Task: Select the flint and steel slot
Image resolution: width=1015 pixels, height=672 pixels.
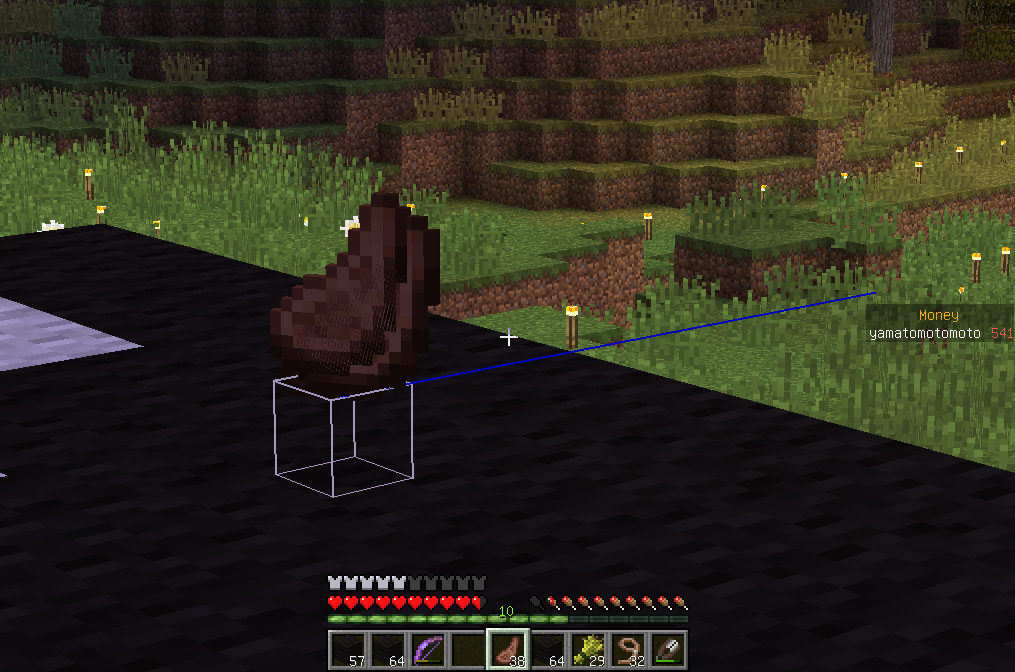Action: point(668,650)
